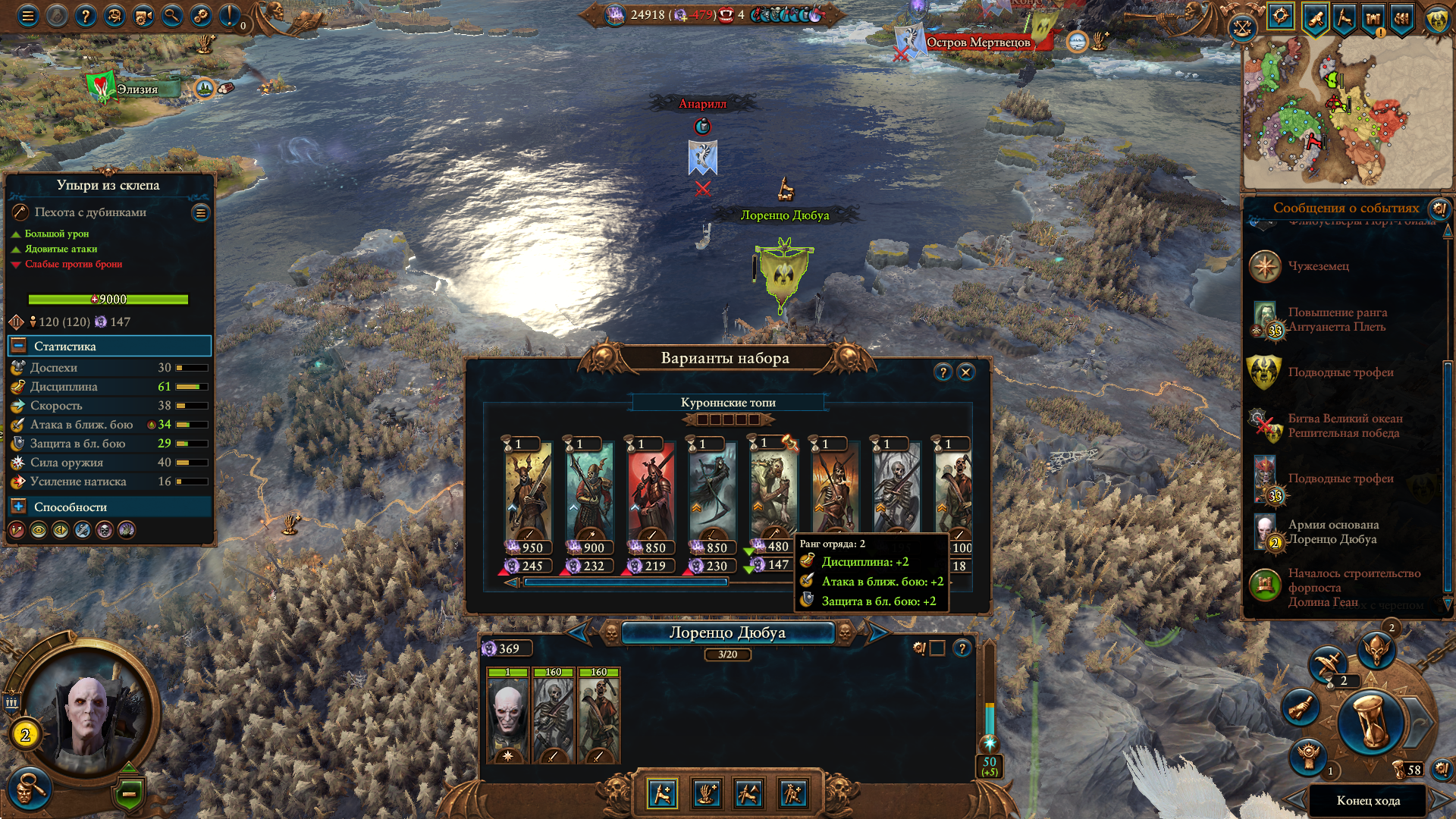Viewport: 1456px width, 819px height.
Task: Toggle the 'Способности' abilities section
Action: [19, 507]
